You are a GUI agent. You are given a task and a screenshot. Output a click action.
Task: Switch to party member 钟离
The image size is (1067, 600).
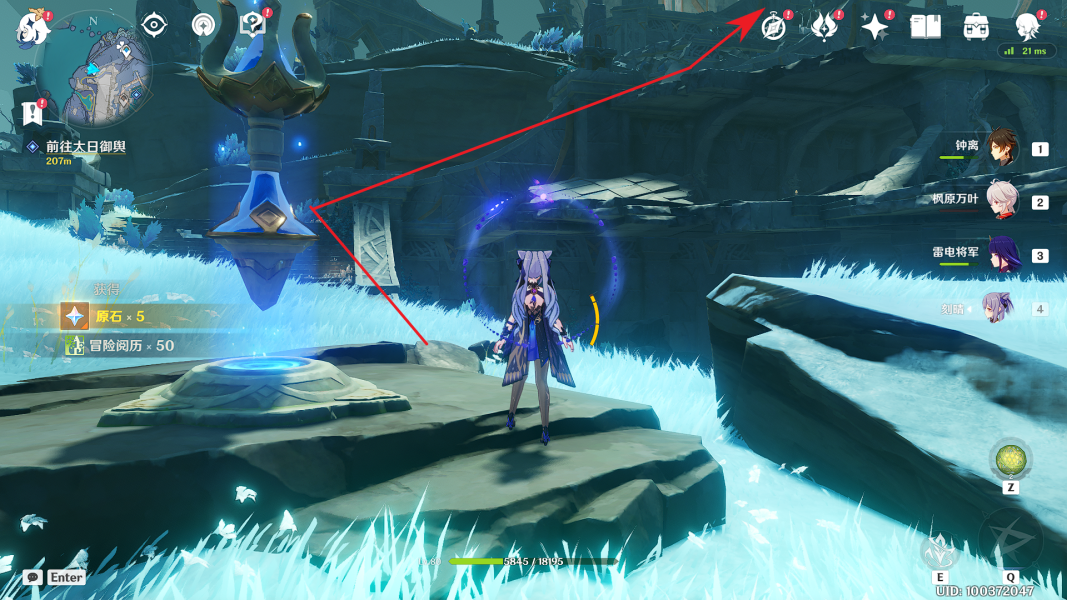[x=1002, y=148]
